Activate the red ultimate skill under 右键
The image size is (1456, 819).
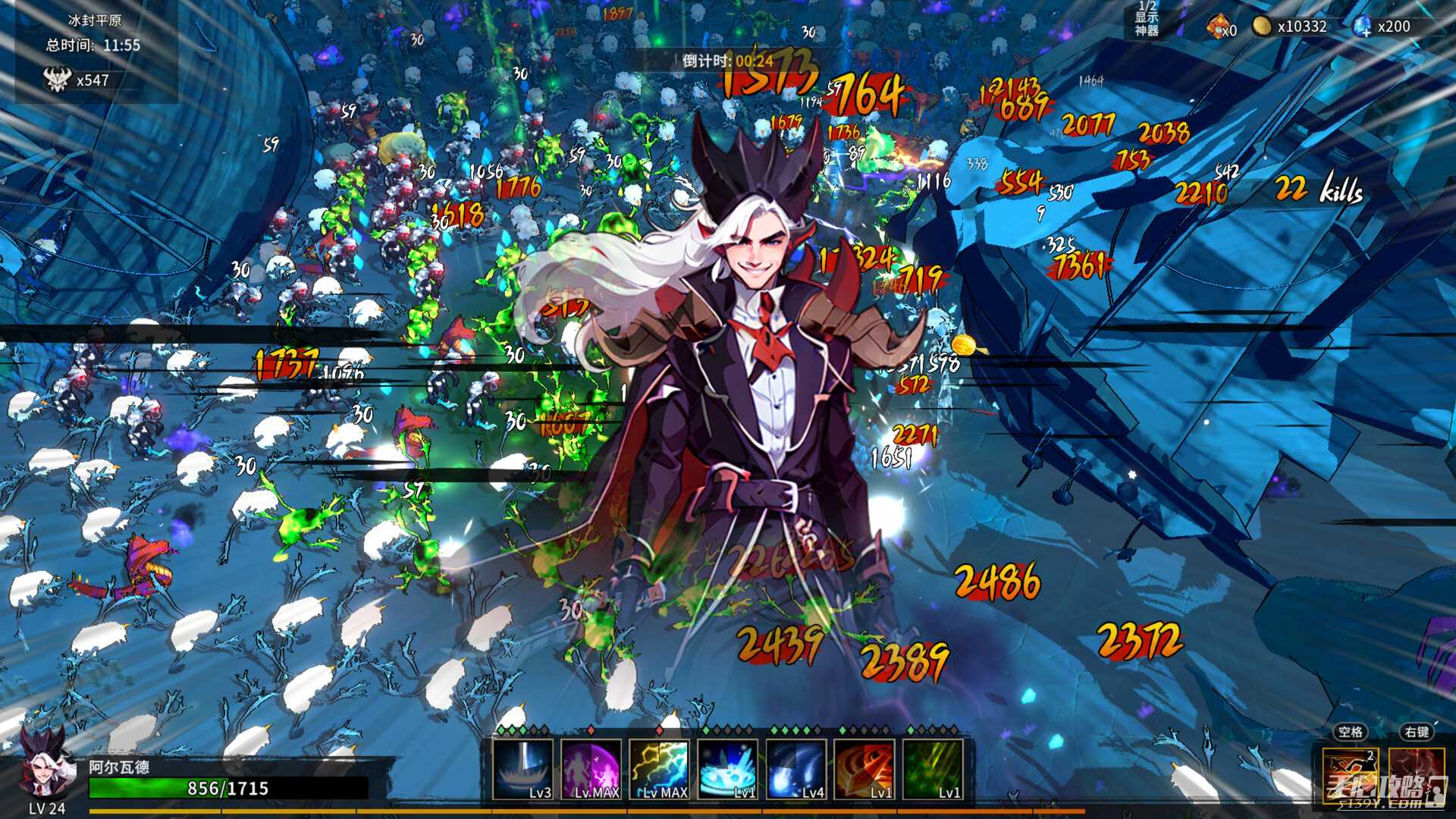1416,773
